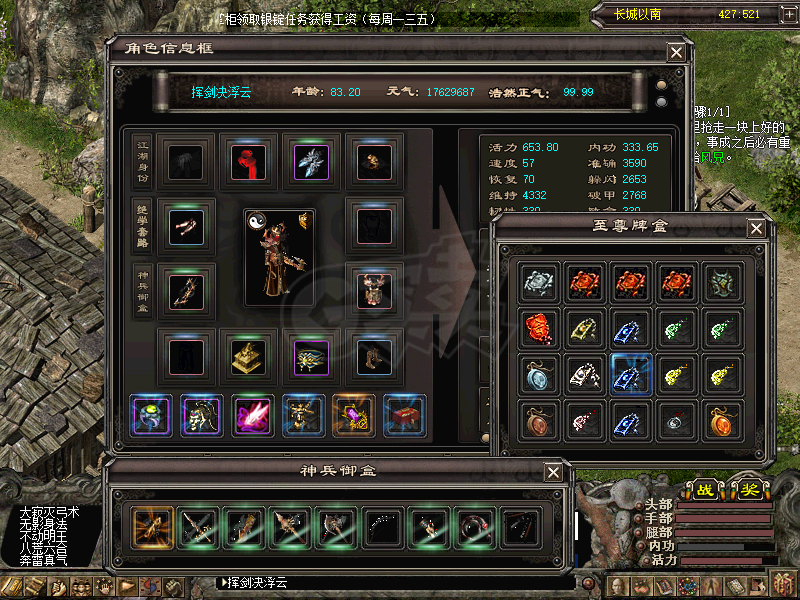The height and width of the screenshot is (600, 800).
Task: Select the pink feather blade icon
Action: tap(251, 416)
